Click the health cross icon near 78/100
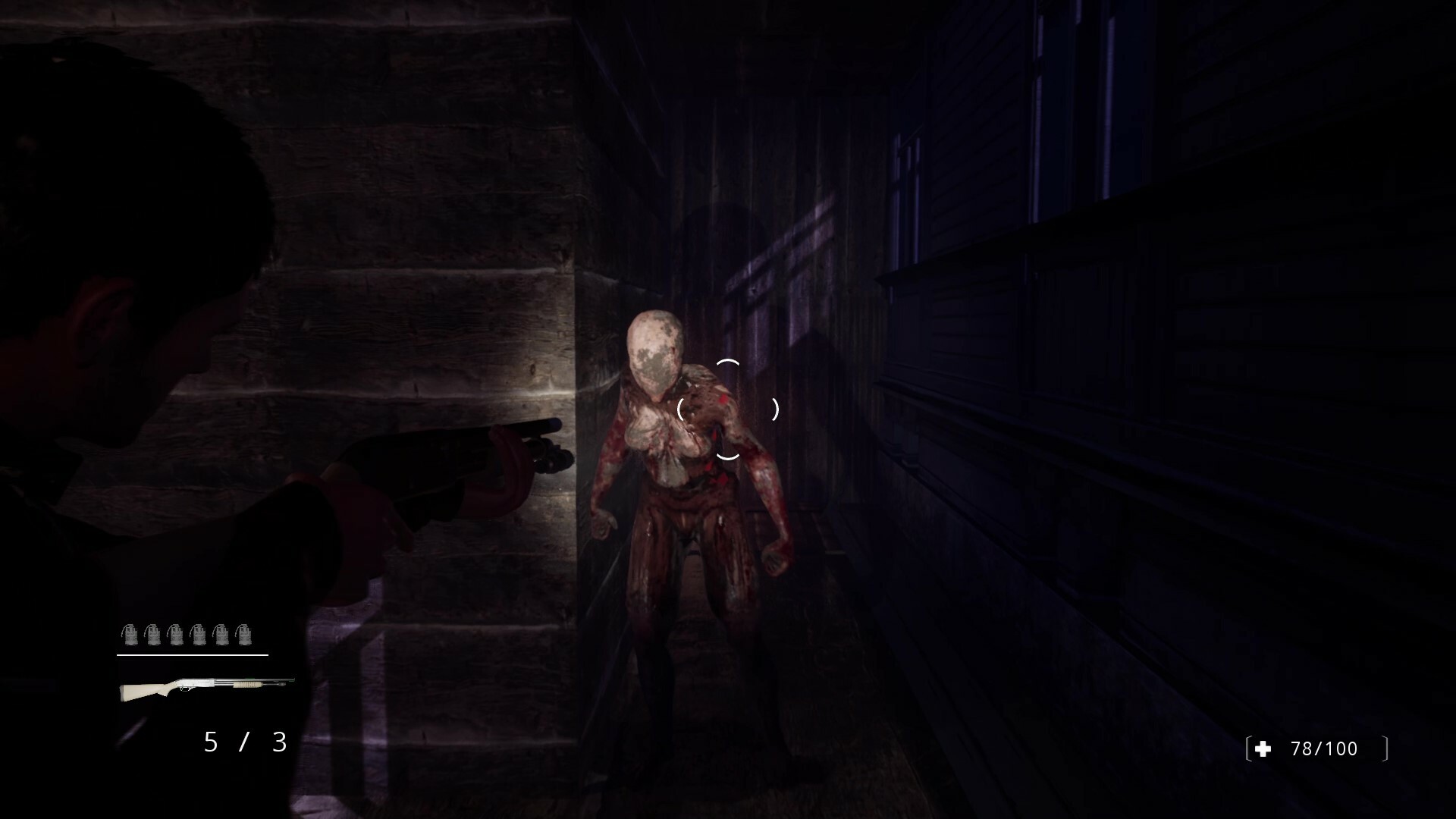The width and height of the screenshot is (1456, 819). [x=1261, y=748]
